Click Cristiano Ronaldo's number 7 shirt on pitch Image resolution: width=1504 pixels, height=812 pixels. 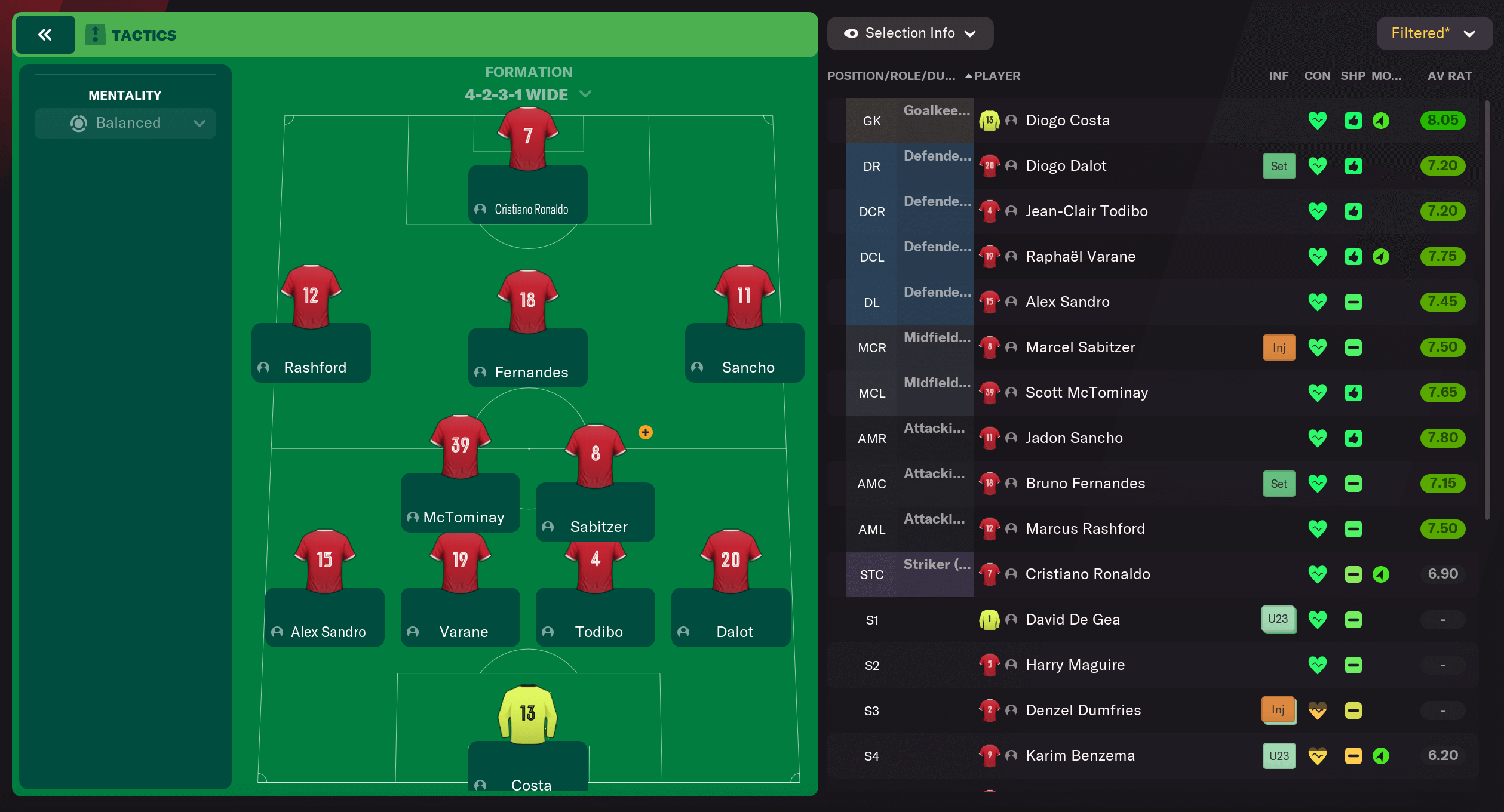[528, 136]
